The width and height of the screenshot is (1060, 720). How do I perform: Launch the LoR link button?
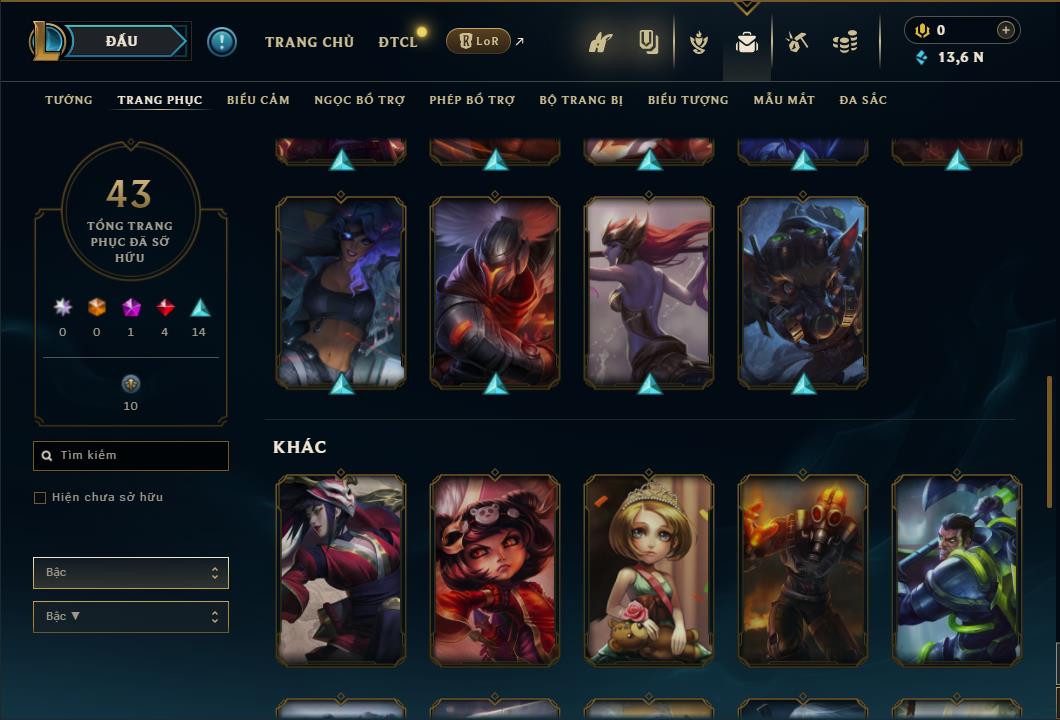pos(478,41)
